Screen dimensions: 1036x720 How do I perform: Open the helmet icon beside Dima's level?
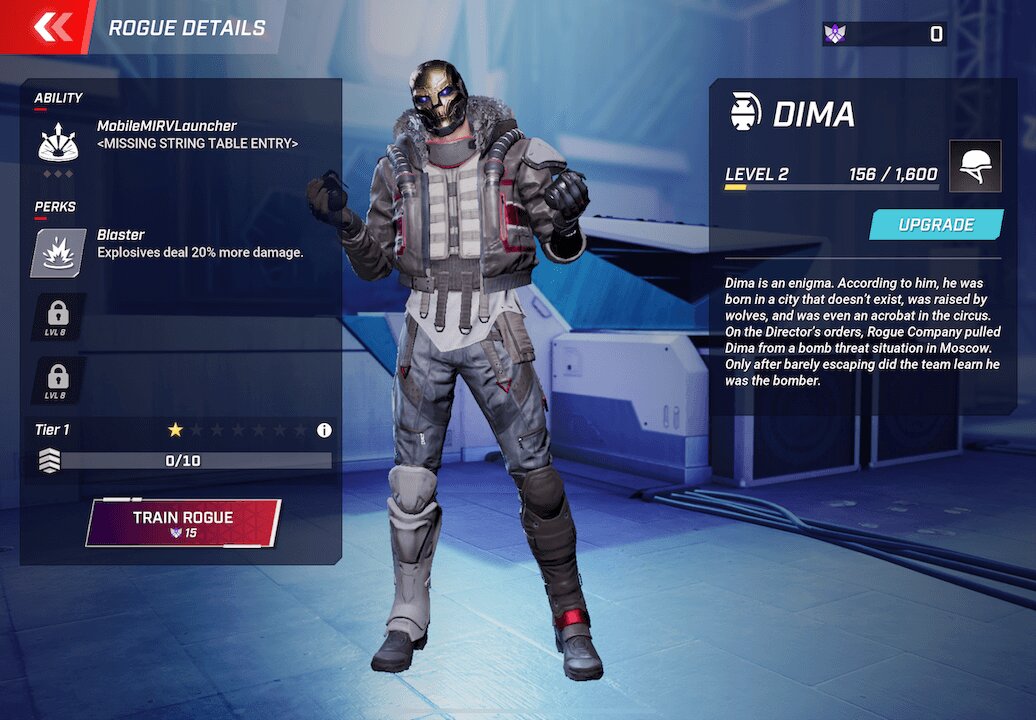(x=975, y=166)
